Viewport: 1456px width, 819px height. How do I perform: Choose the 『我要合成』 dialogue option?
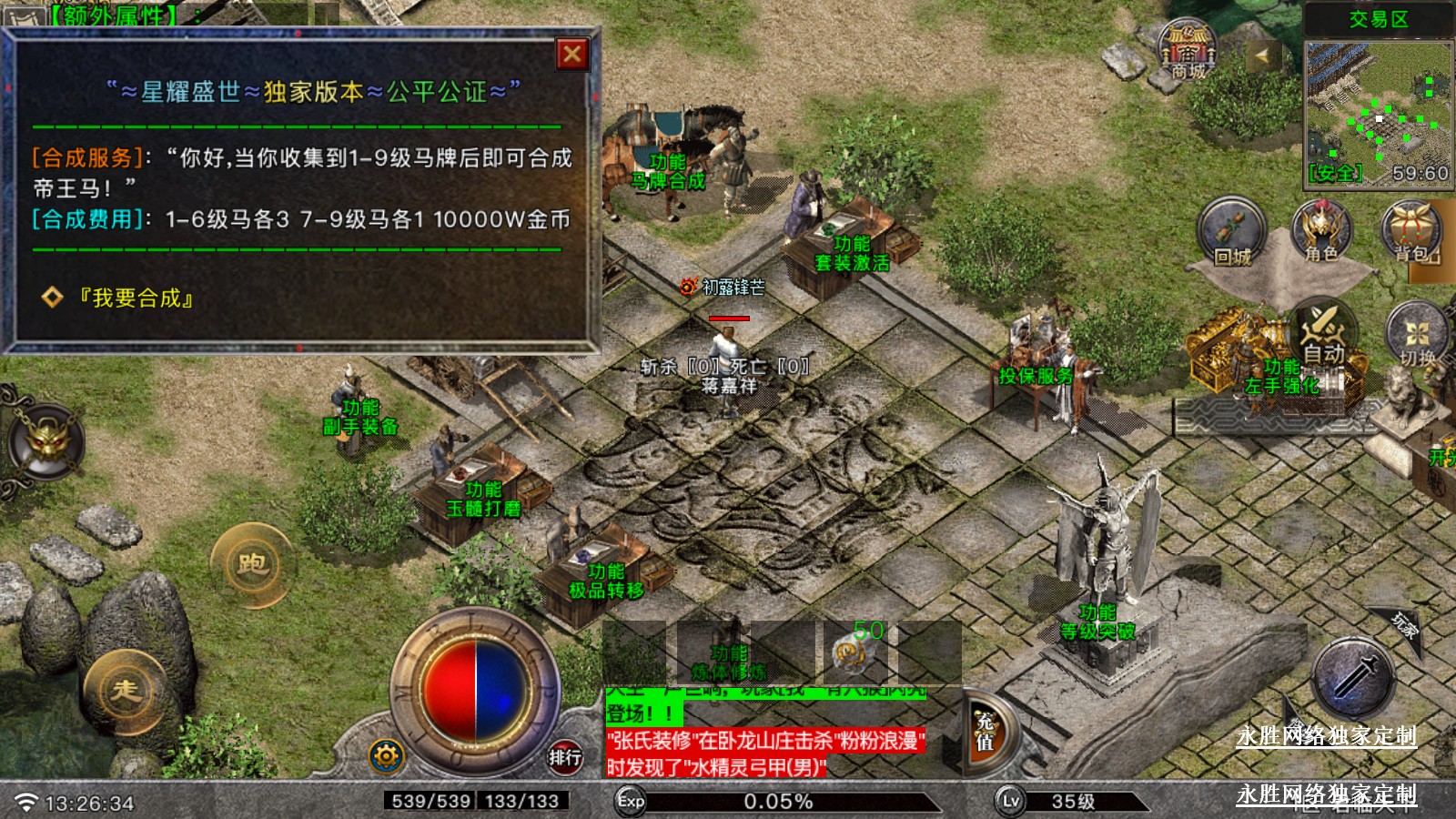[x=136, y=298]
